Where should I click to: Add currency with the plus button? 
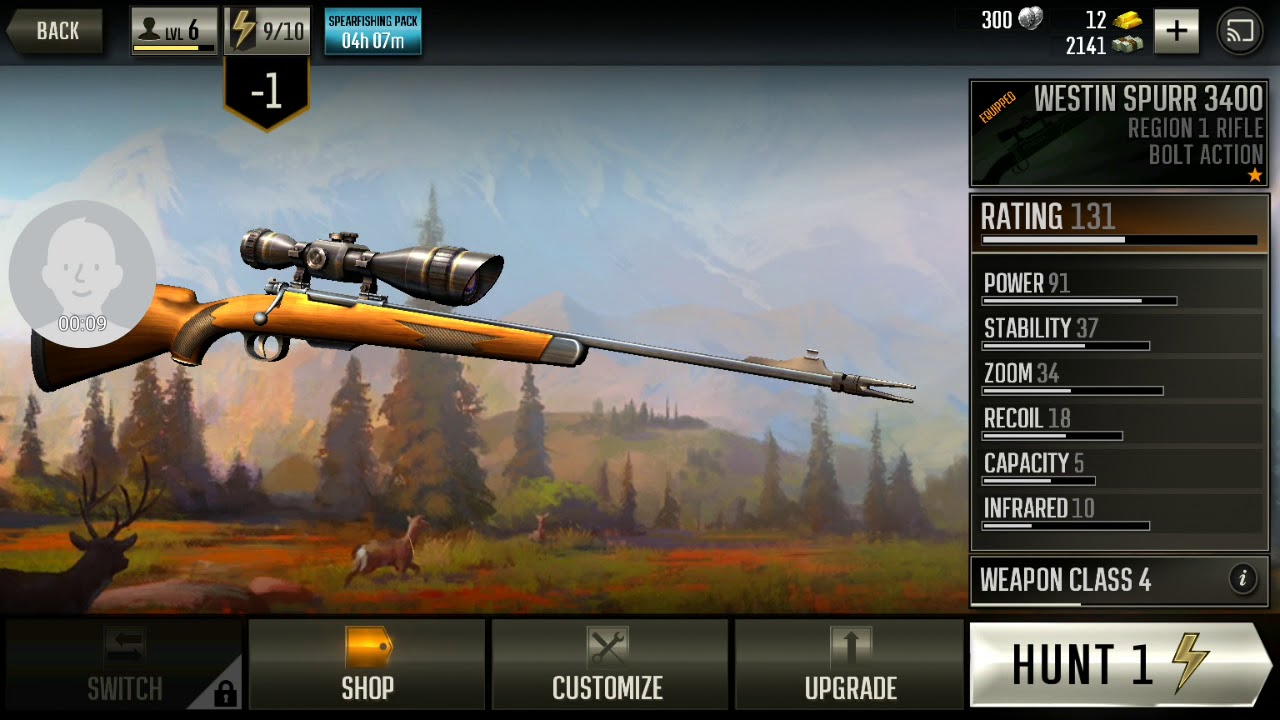pos(1176,31)
